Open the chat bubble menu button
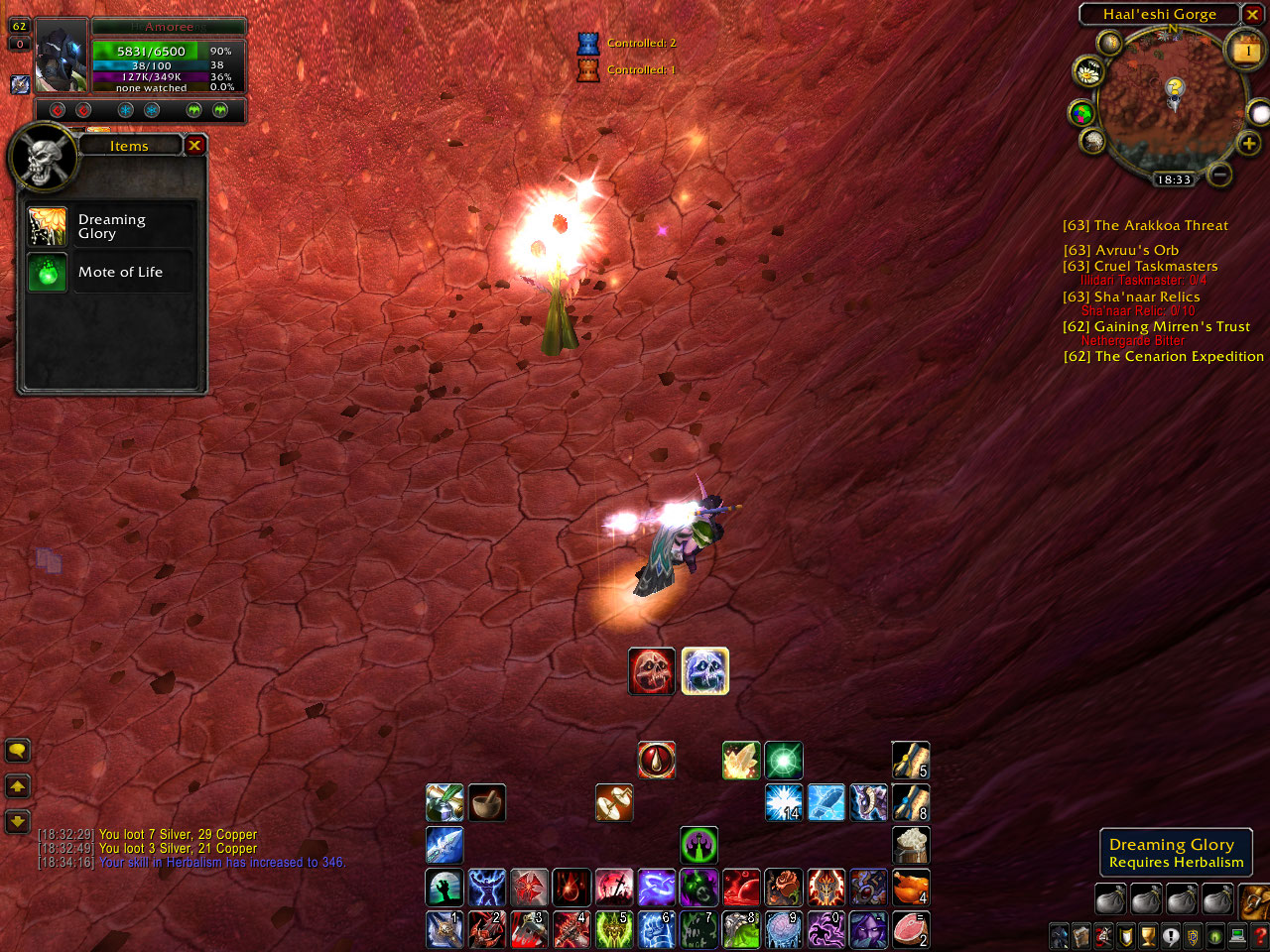Image resolution: width=1270 pixels, height=952 pixels. 18,751
